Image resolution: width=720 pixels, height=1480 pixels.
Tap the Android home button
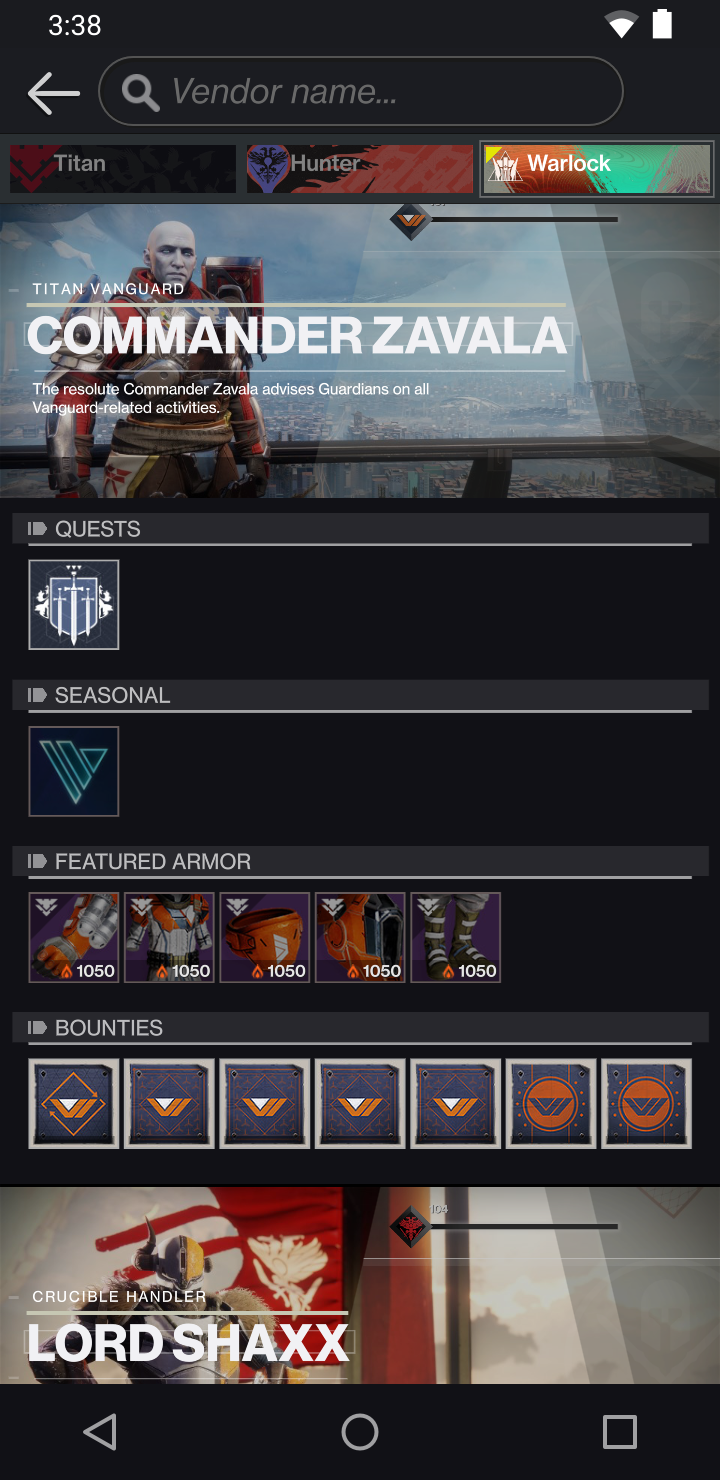[x=360, y=1432]
